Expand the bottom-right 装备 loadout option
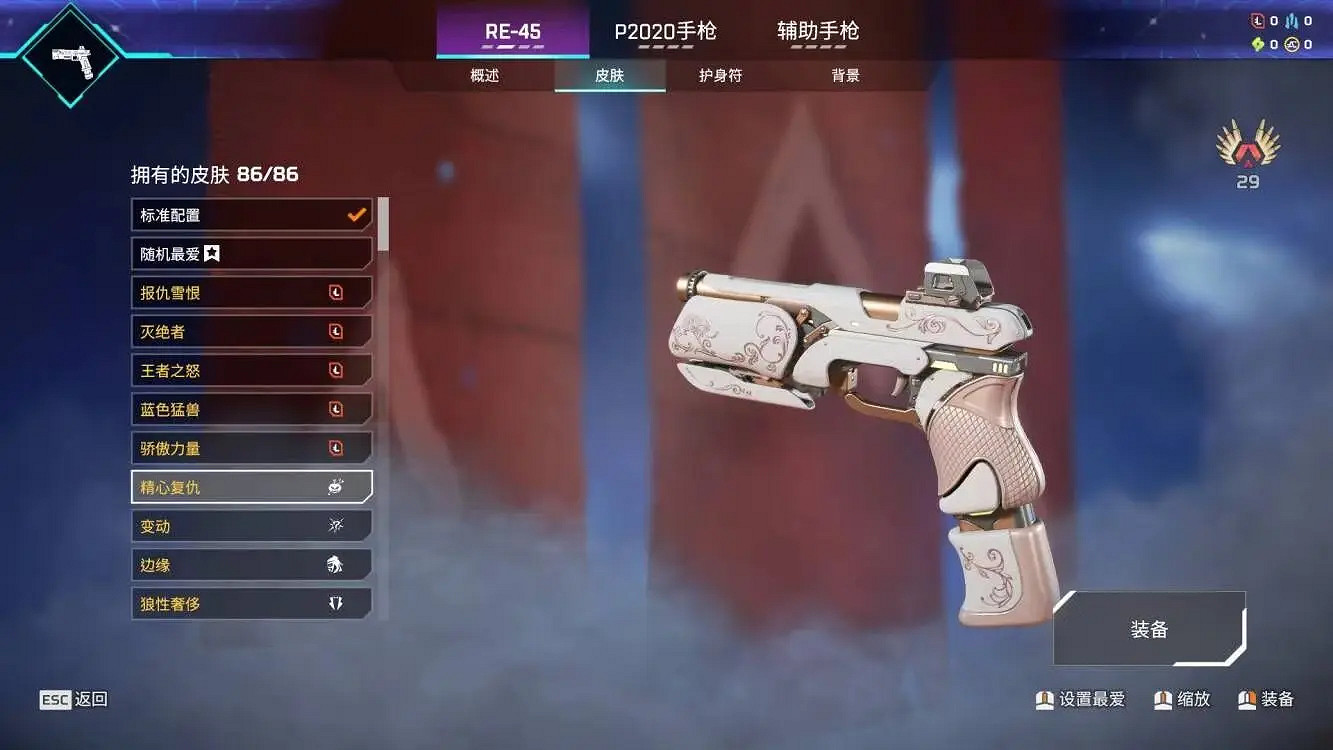This screenshot has height=750, width=1333. (1150, 629)
